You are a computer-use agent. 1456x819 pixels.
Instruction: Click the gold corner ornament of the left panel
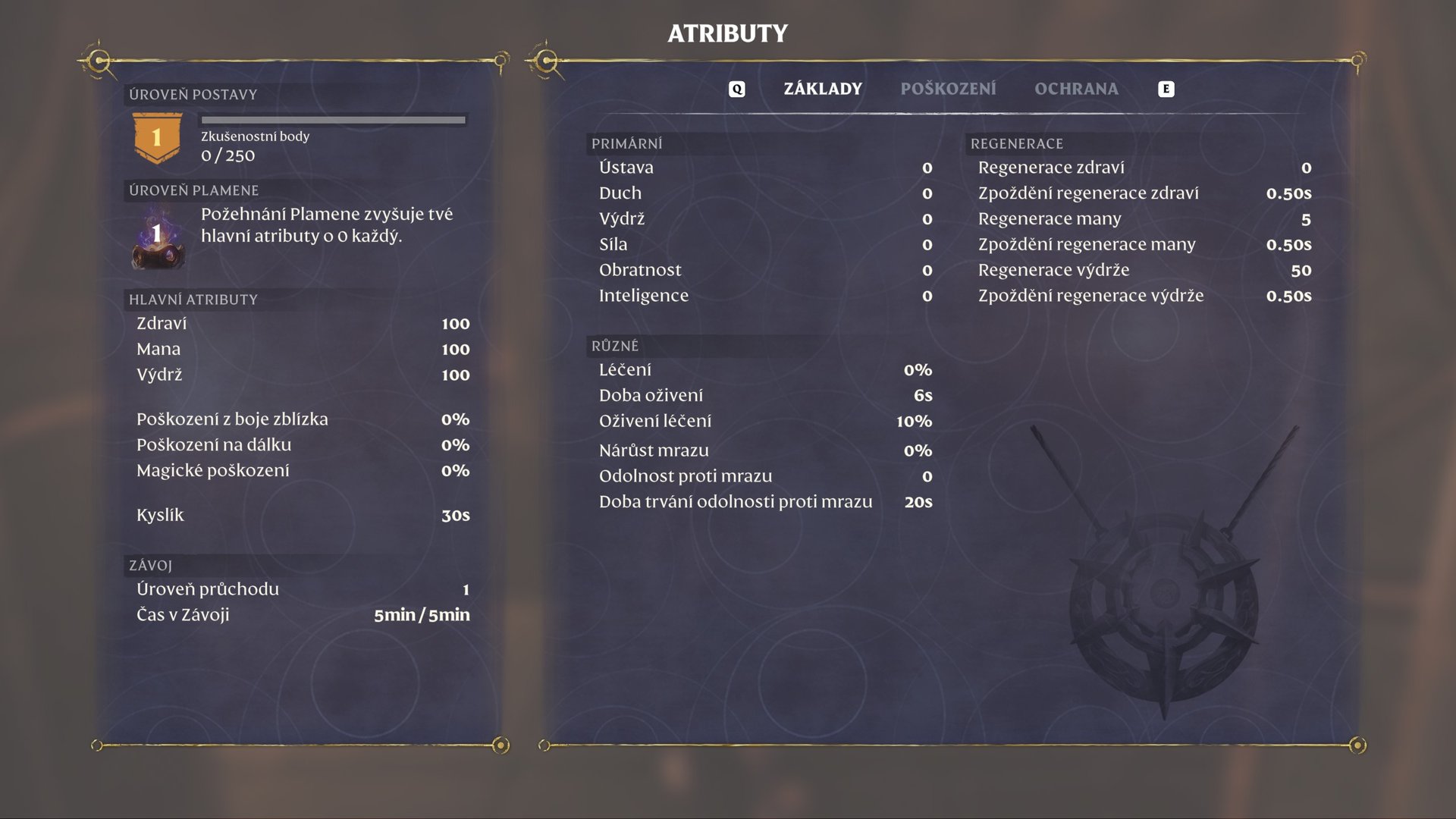pyautogui.click(x=99, y=58)
